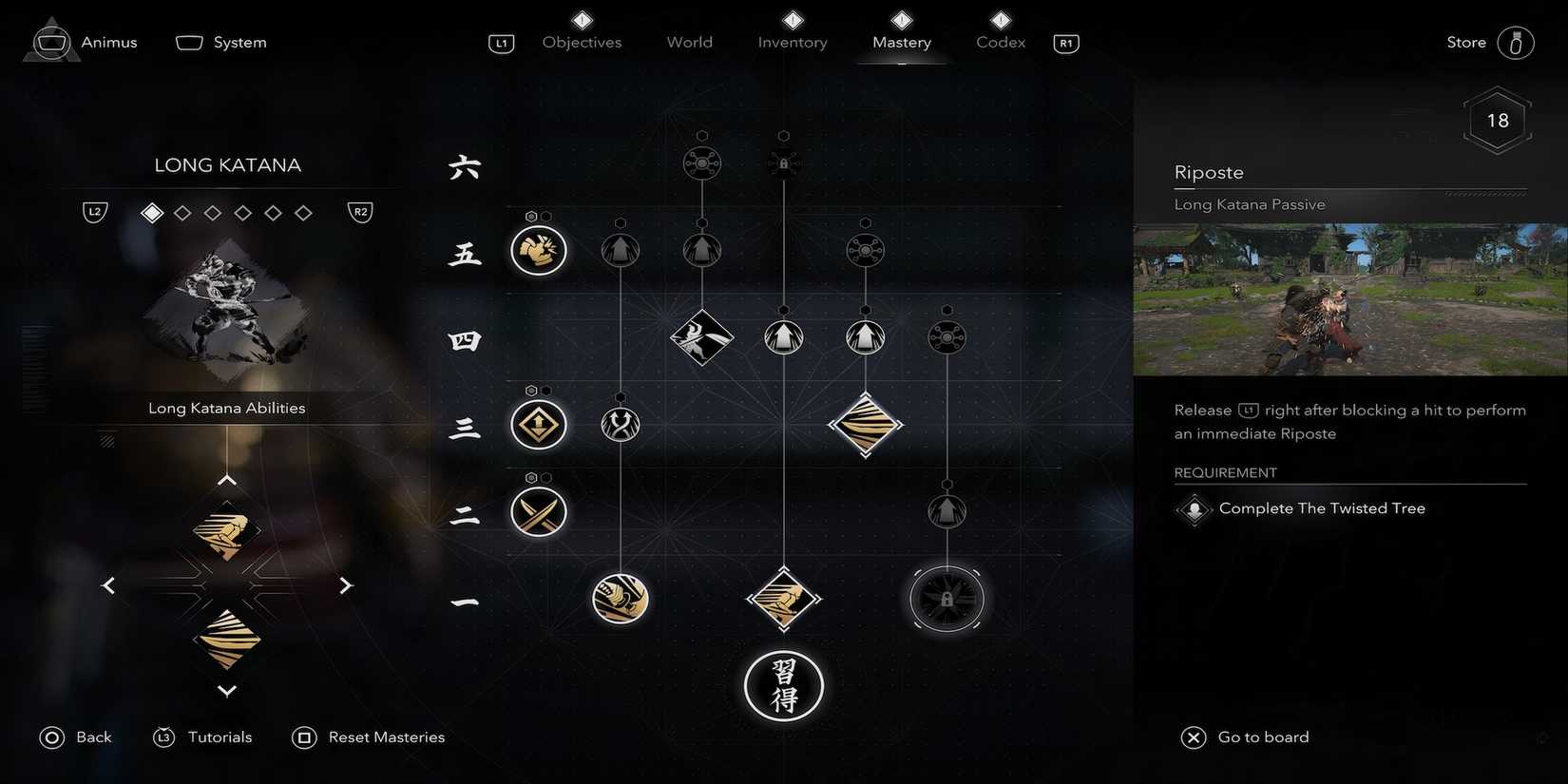The height and width of the screenshot is (784, 1568).
Task: Select the gold slash diamond node in rank three
Action: pyautogui.click(x=865, y=425)
